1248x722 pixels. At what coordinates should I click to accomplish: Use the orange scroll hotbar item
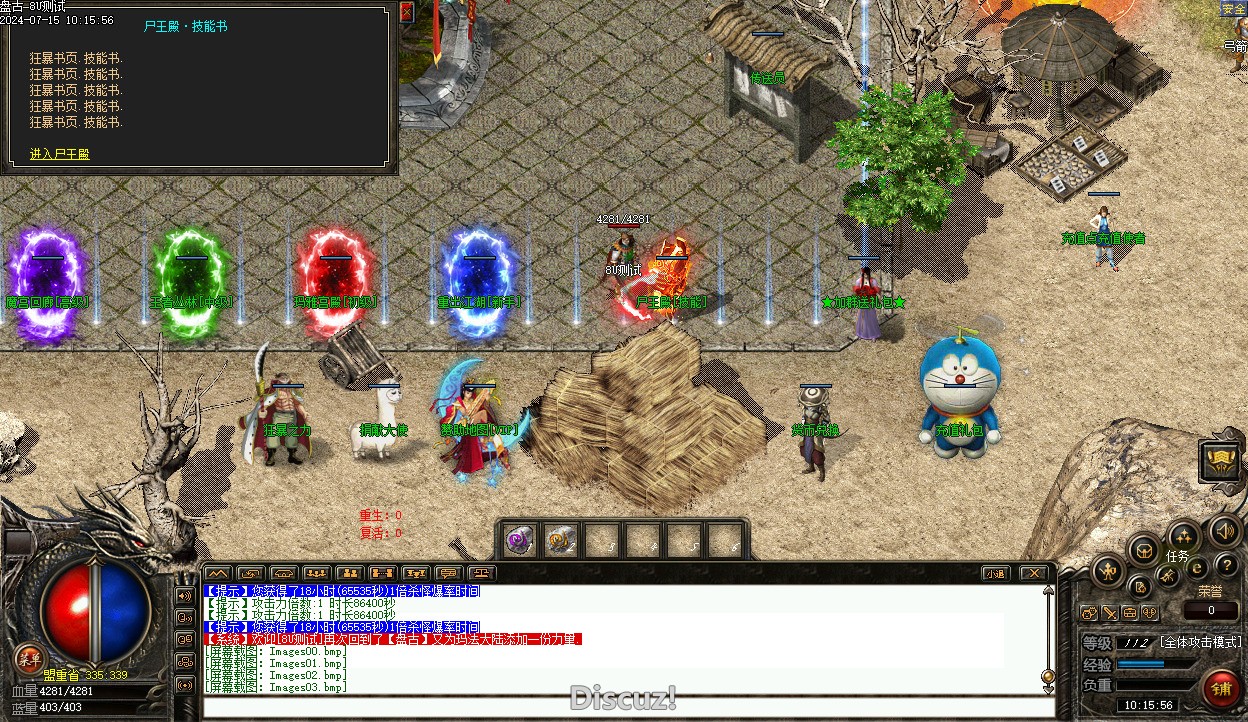tap(560, 540)
